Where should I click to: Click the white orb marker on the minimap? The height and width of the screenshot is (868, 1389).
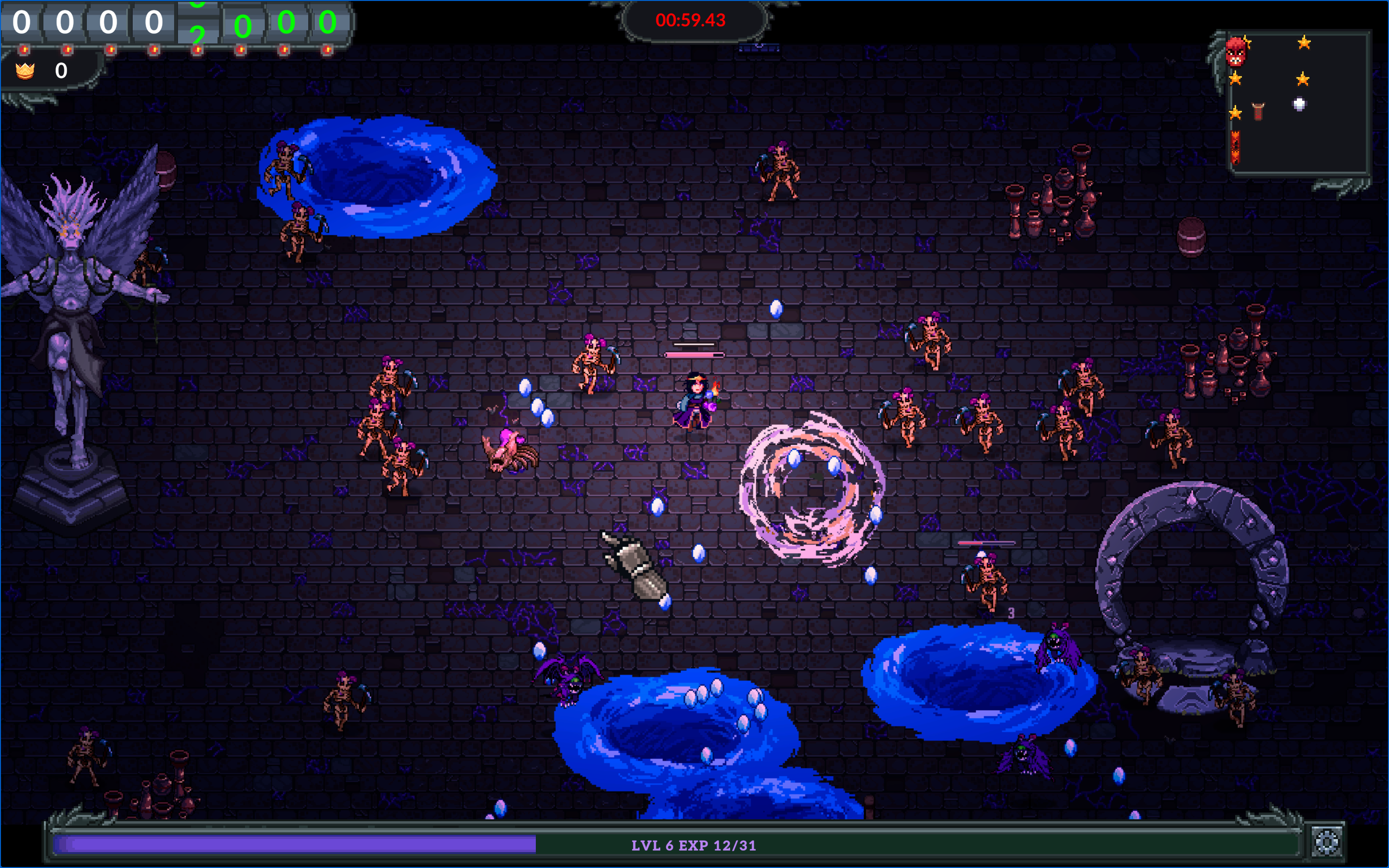tap(1299, 104)
